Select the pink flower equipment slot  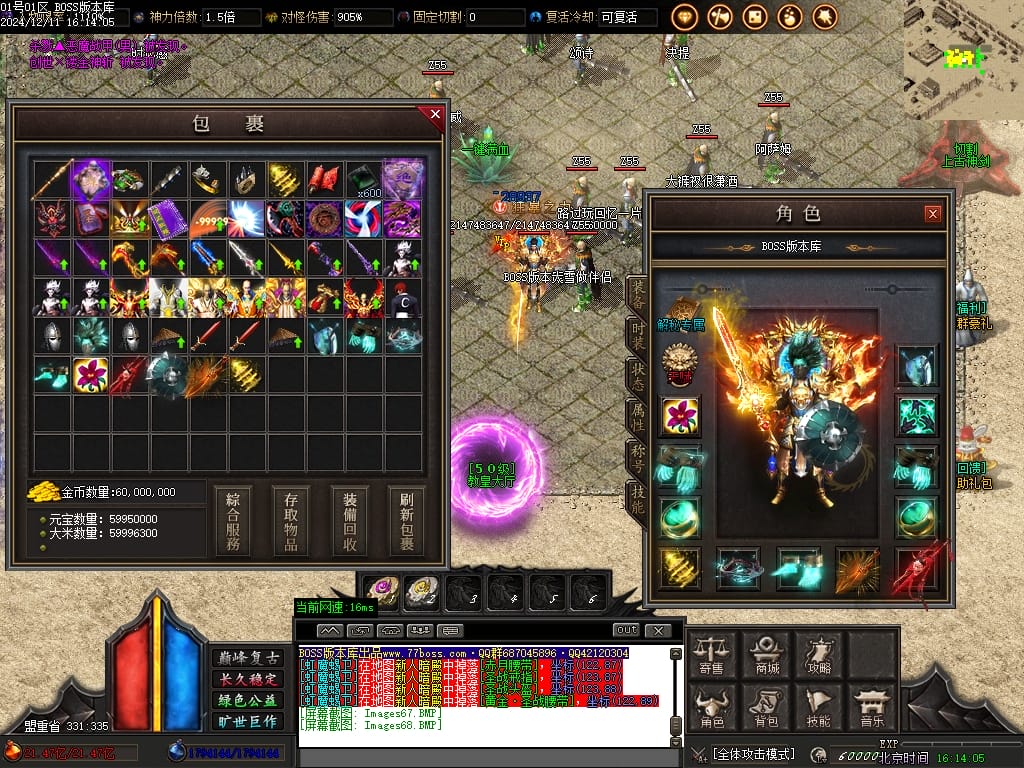tap(680, 416)
